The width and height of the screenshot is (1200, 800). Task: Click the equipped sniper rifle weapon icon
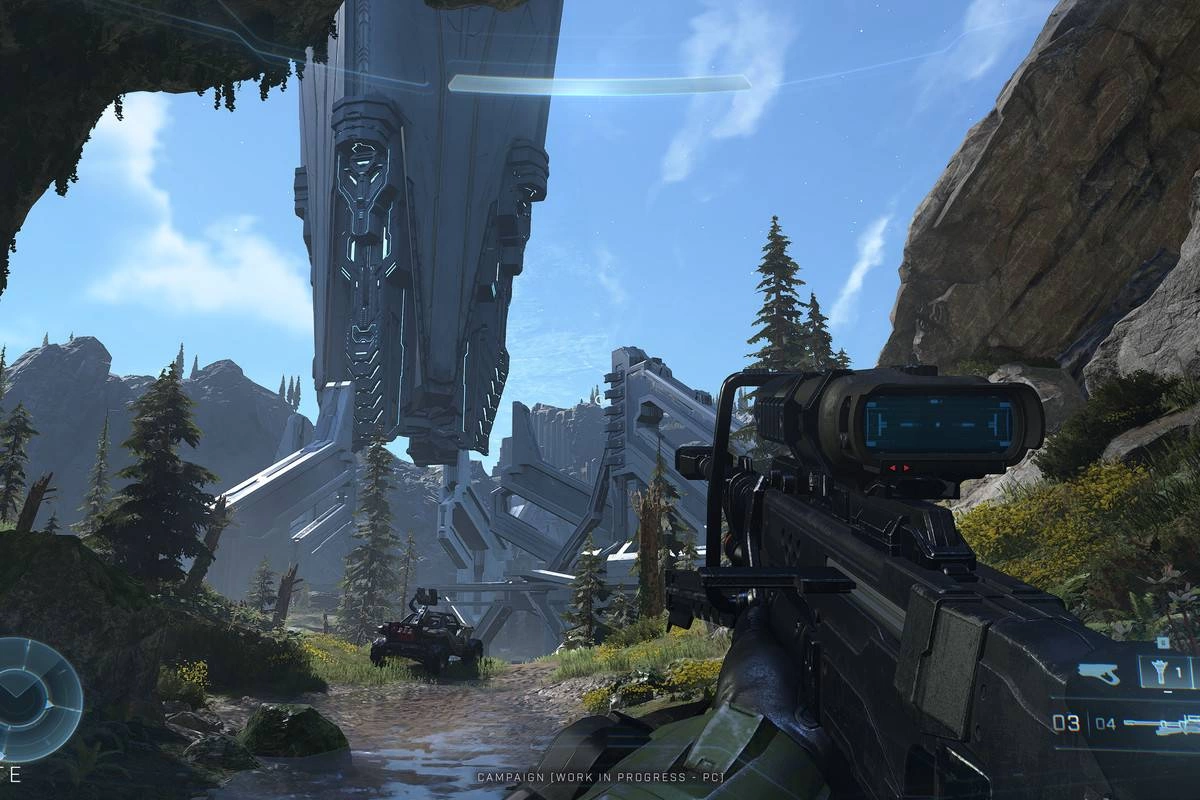tap(1160, 724)
